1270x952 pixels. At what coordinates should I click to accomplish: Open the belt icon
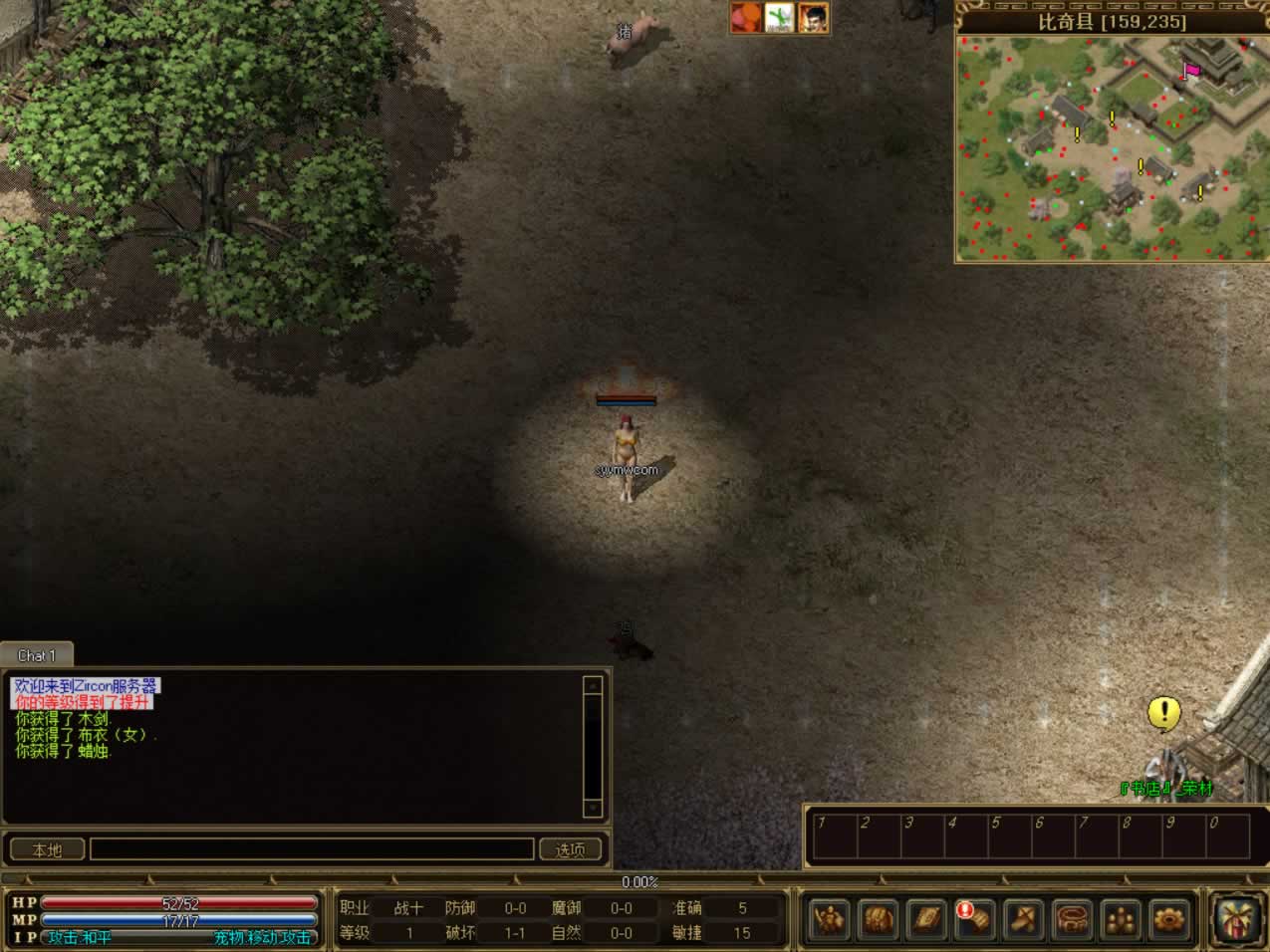point(1072,918)
